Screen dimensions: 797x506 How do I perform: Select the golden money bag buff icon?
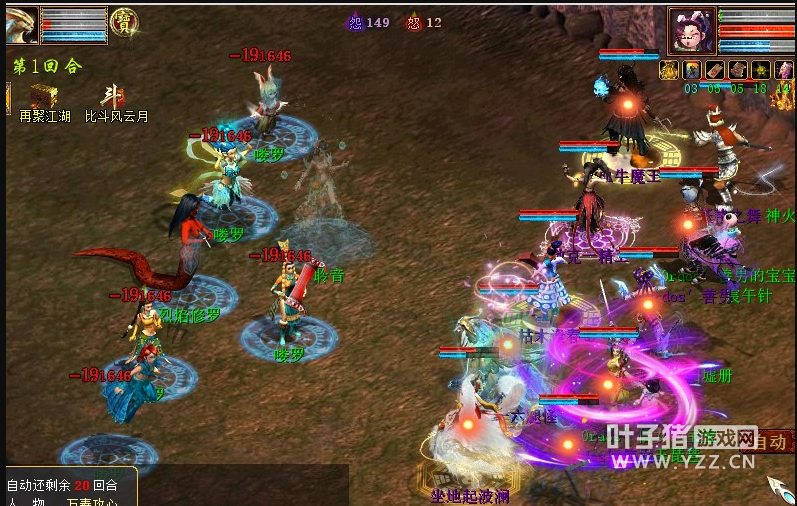point(669,70)
